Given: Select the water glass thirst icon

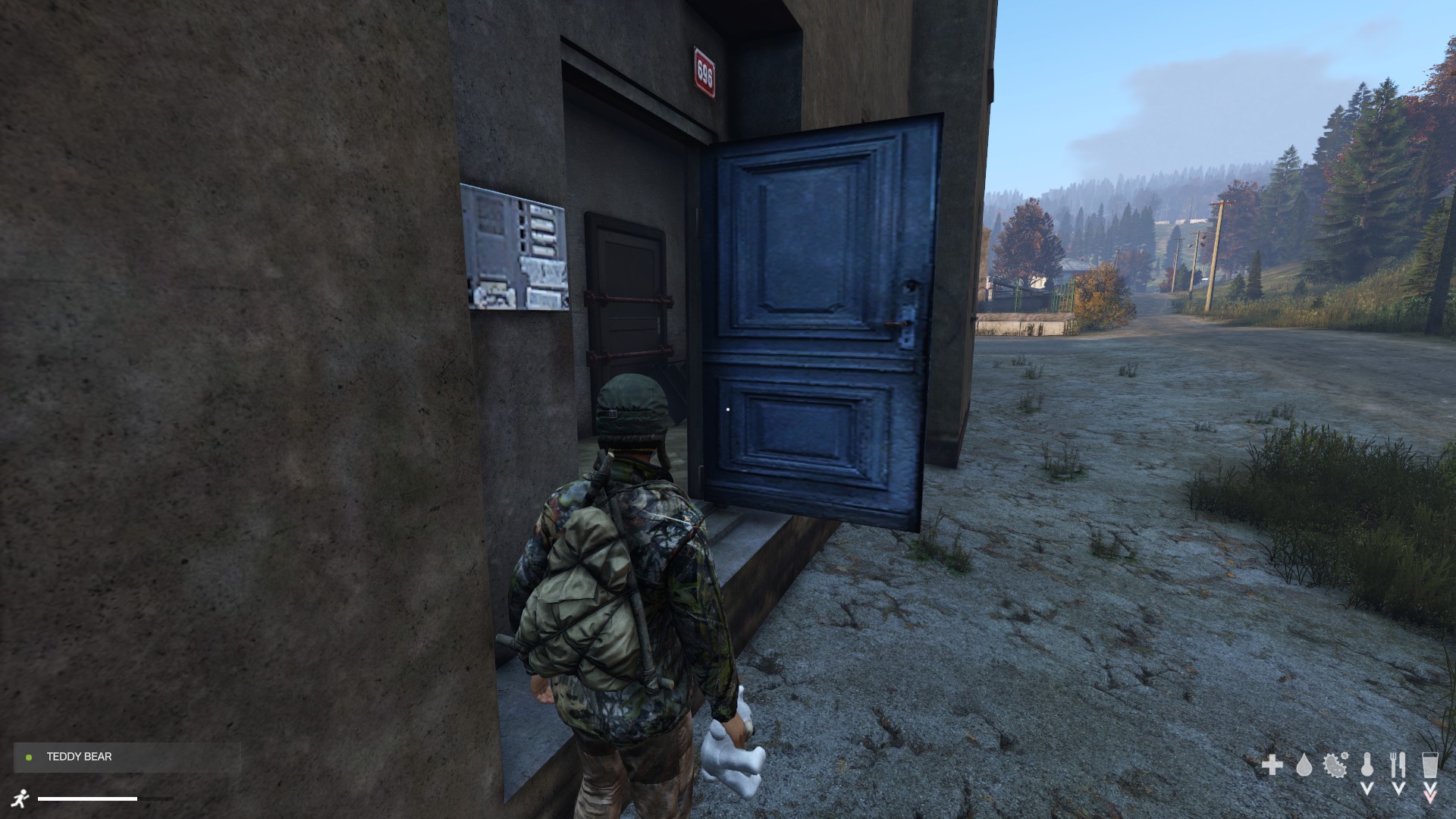Looking at the screenshot, I should (1430, 764).
